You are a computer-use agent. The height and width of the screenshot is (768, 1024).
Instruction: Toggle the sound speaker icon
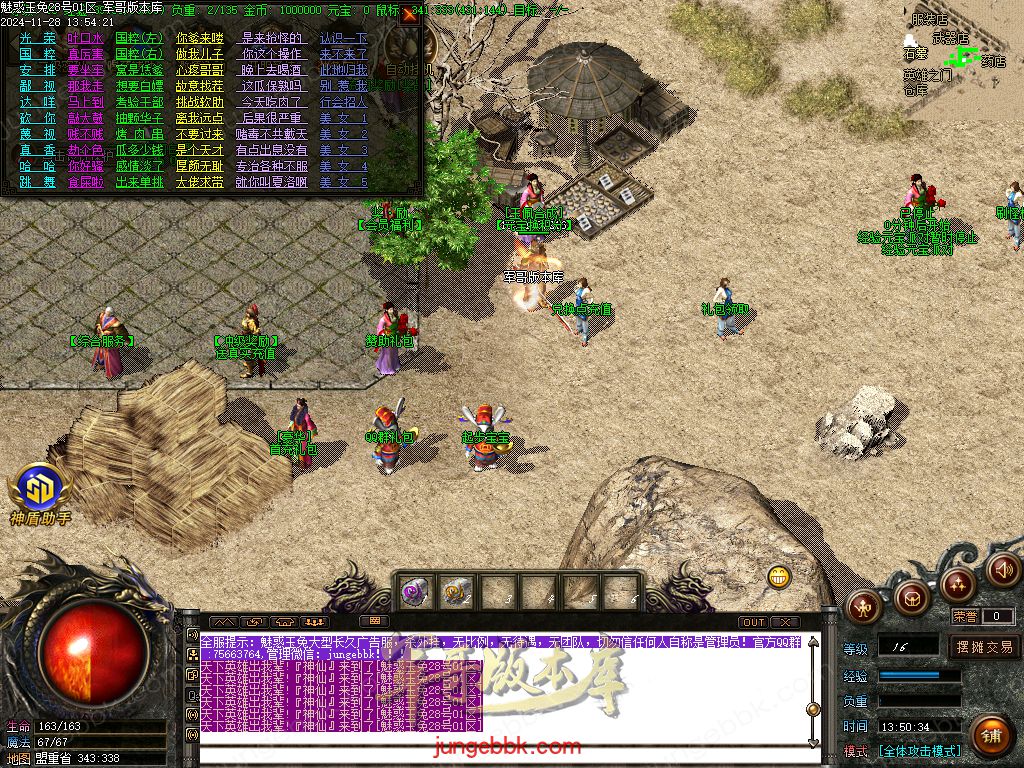click(1002, 570)
